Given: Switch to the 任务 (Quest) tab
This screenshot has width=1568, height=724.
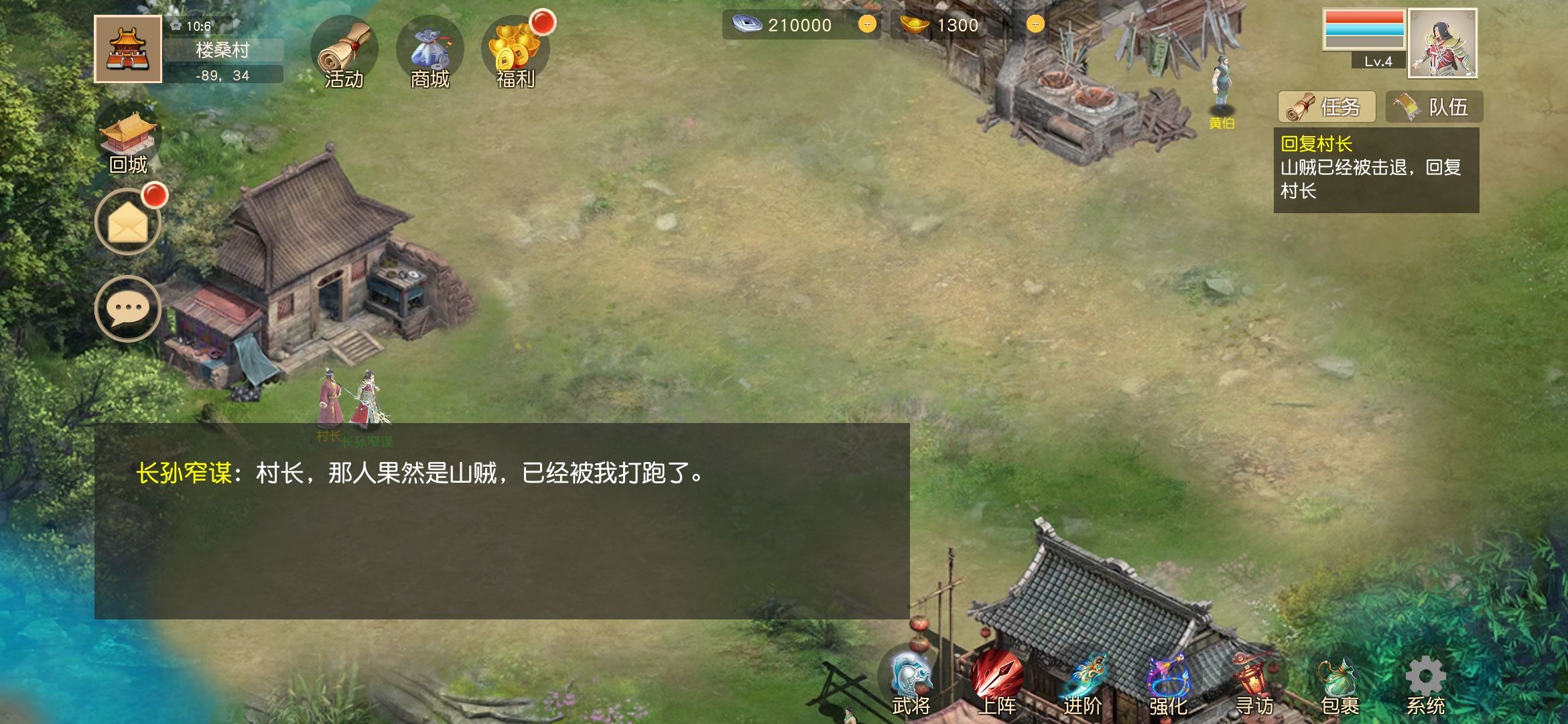Looking at the screenshot, I should click(x=1327, y=107).
